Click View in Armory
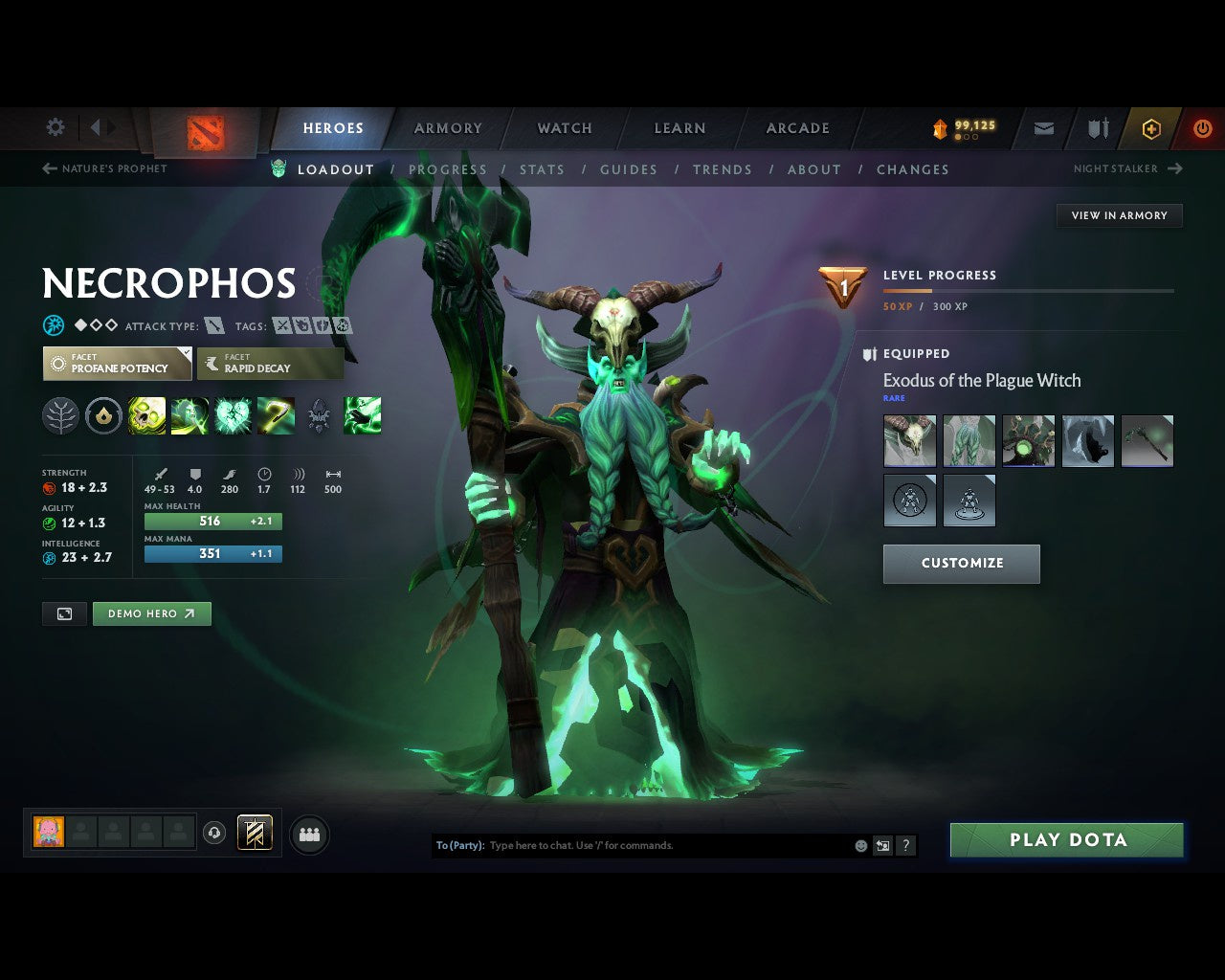Screen dimensions: 1225x980 tap(1118, 215)
